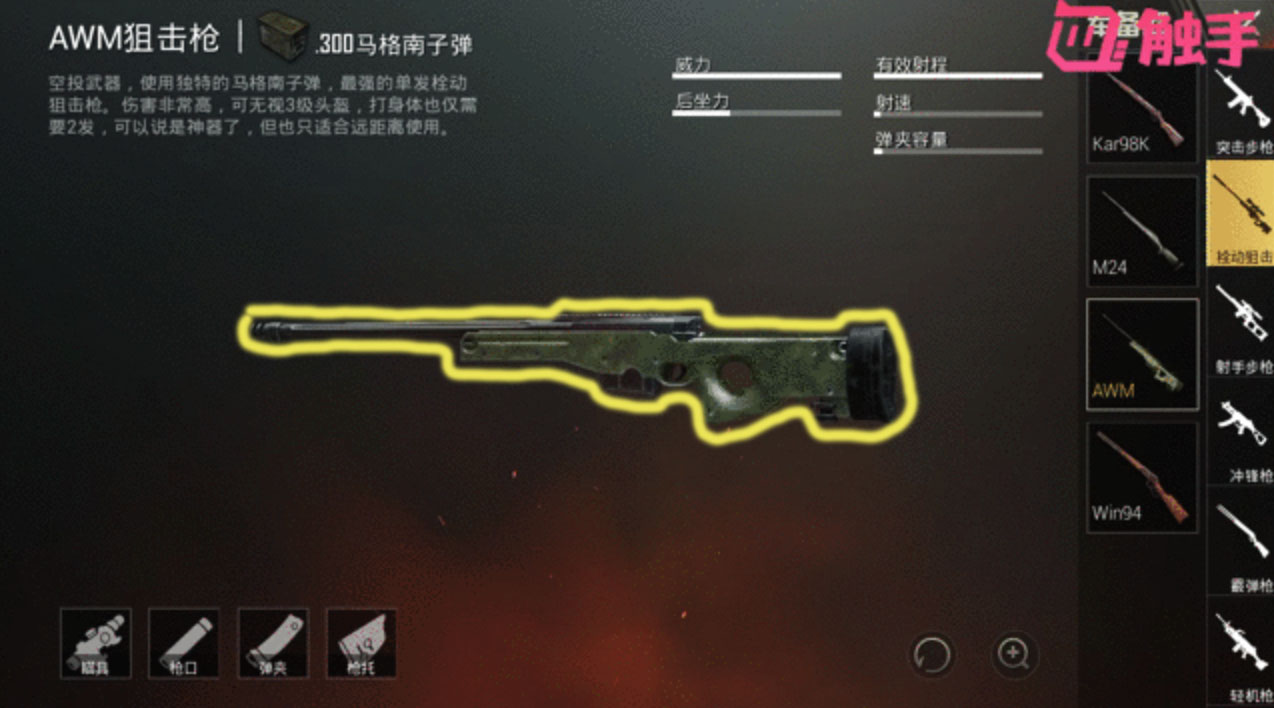Show the 射手步枪 marksman rifle category

[1241, 326]
